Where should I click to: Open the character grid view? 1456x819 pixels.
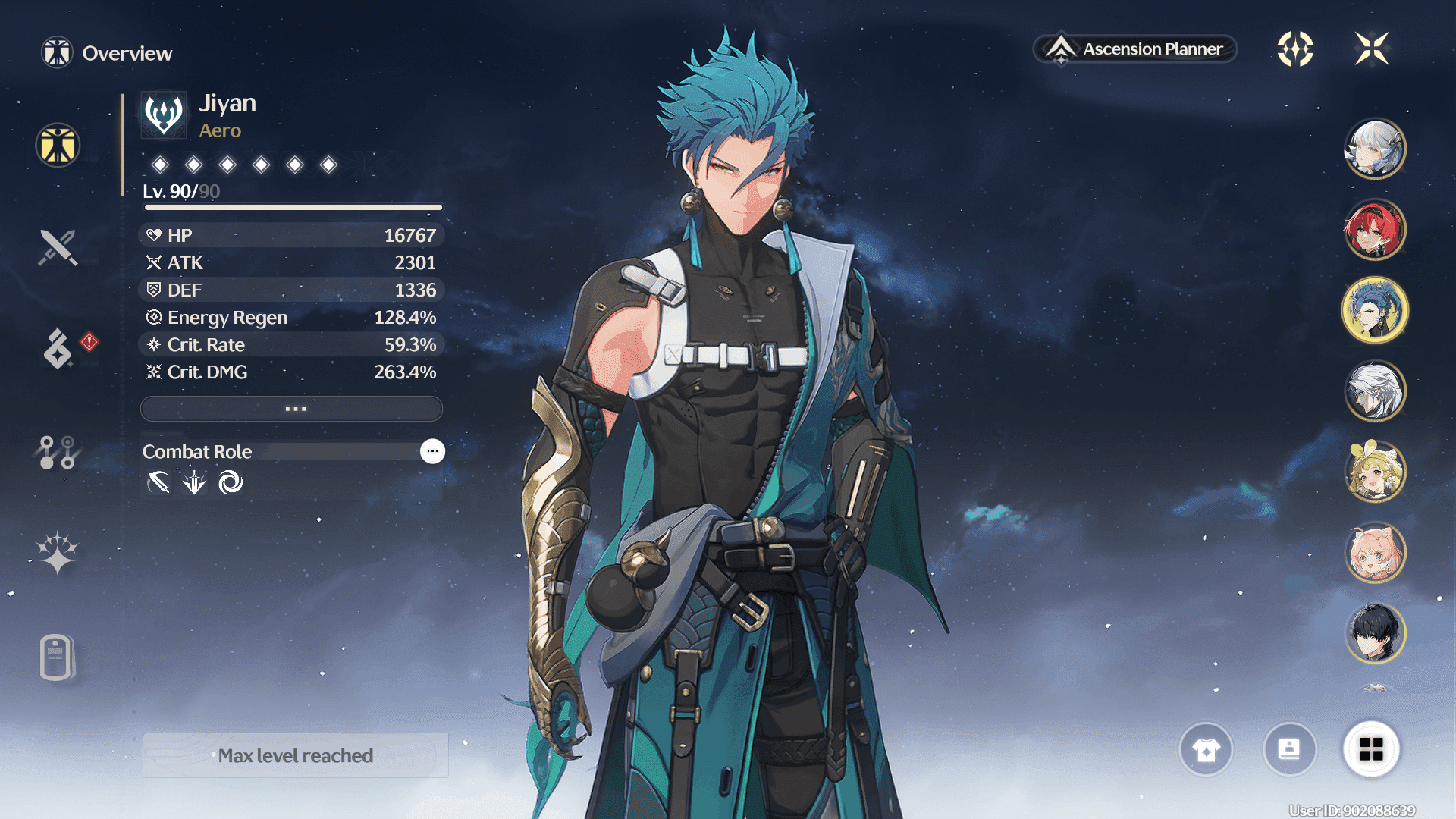[x=1371, y=750]
